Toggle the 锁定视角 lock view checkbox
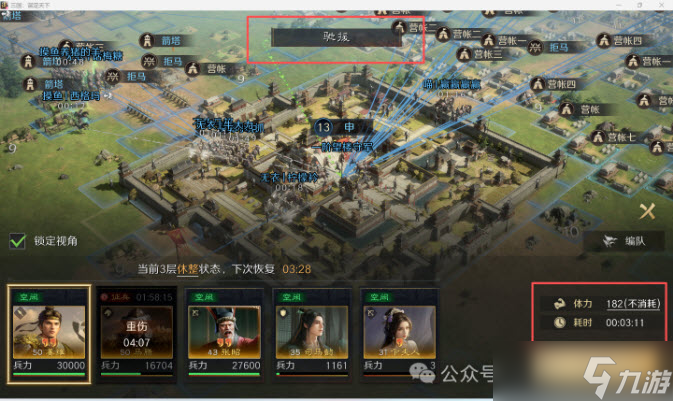Viewport: 673px width, 401px height. (x=17, y=240)
